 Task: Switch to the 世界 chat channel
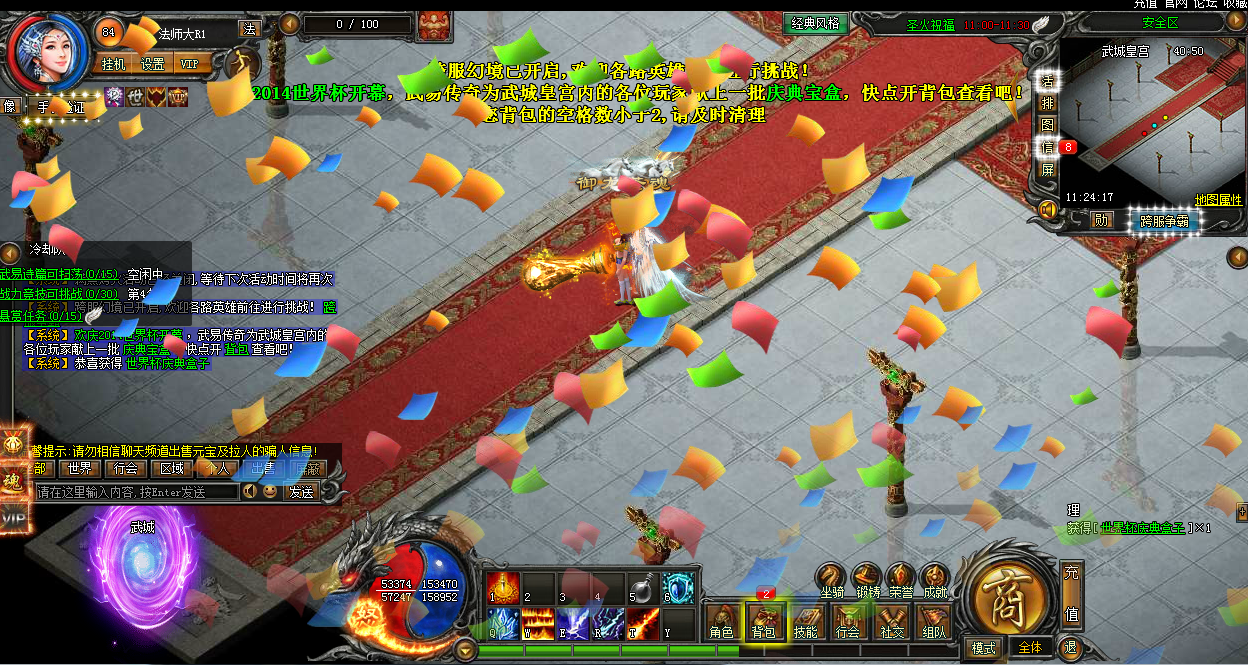click(80, 468)
